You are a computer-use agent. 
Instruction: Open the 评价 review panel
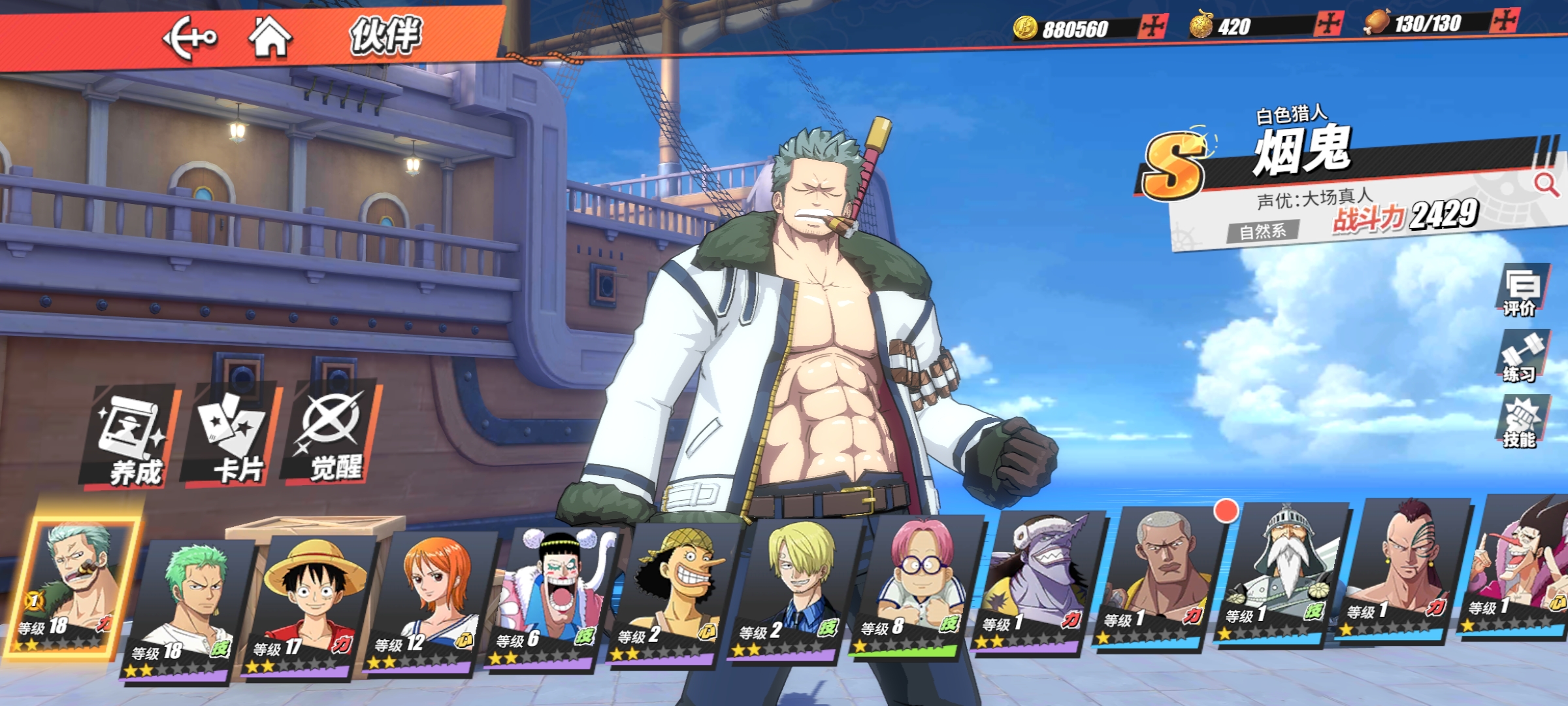[x=1521, y=291]
